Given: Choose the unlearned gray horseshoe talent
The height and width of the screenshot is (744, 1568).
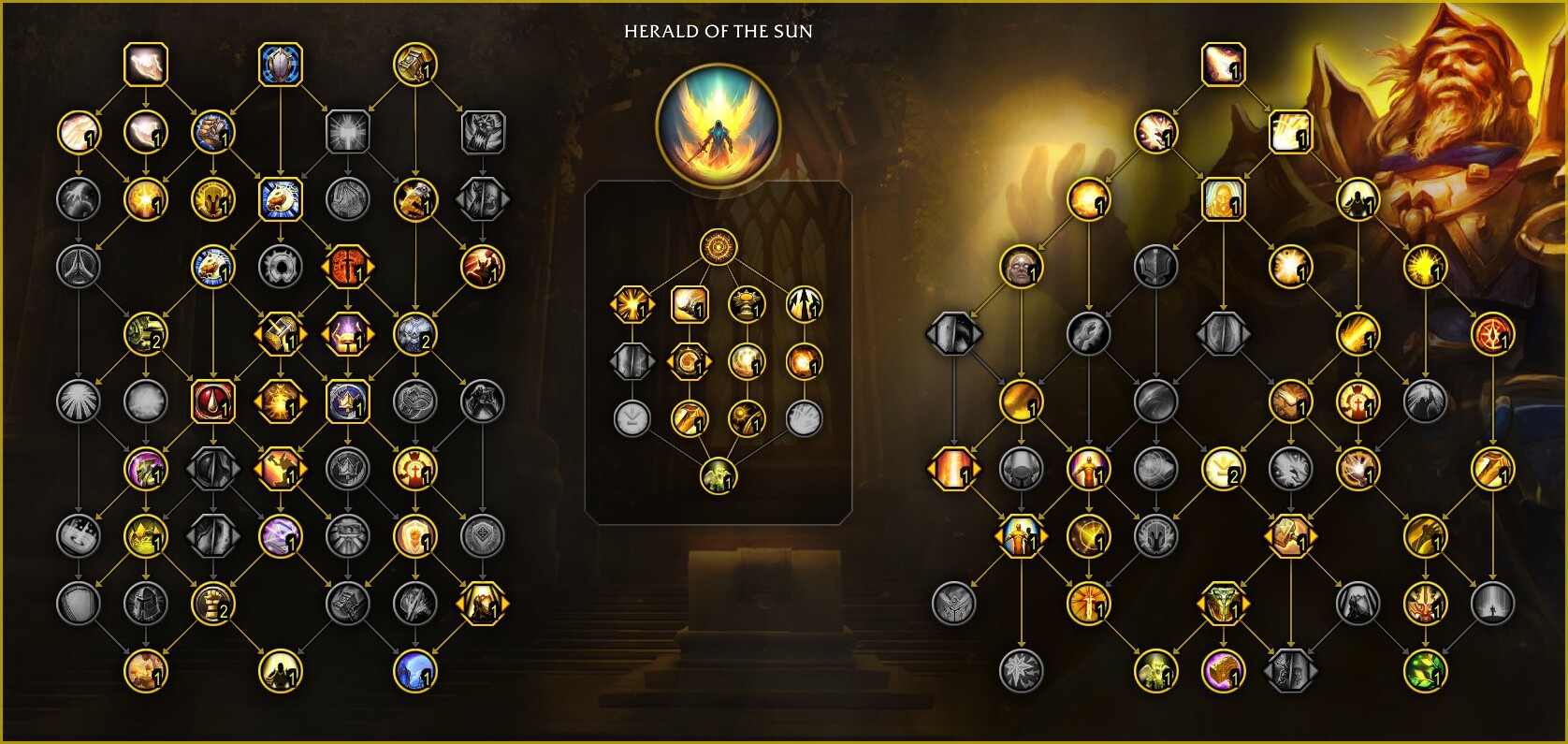Looking at the screenshot, I should tap(281, 268).
